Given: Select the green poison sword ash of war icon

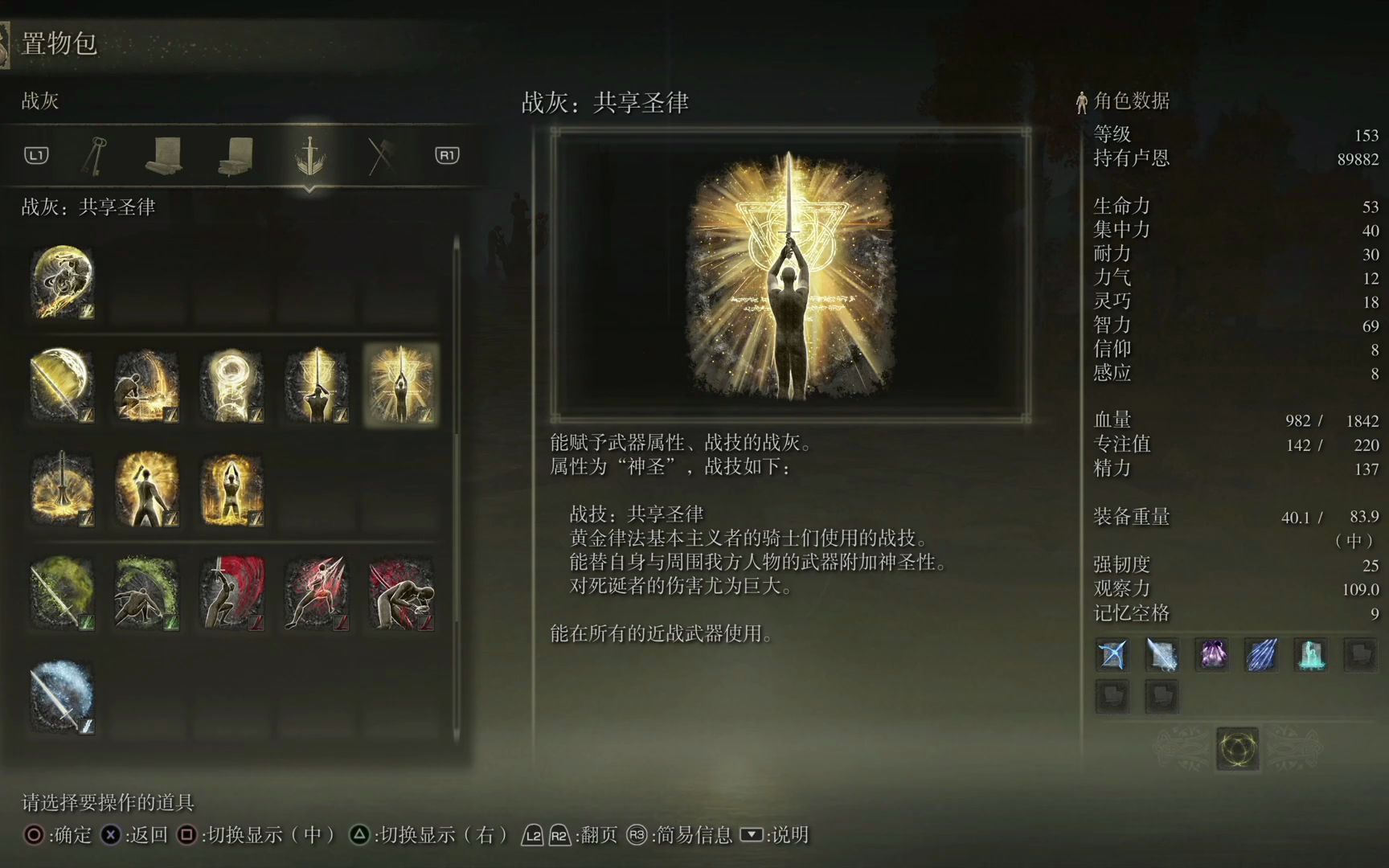Looking at the screenshot, I should point(62,593).
